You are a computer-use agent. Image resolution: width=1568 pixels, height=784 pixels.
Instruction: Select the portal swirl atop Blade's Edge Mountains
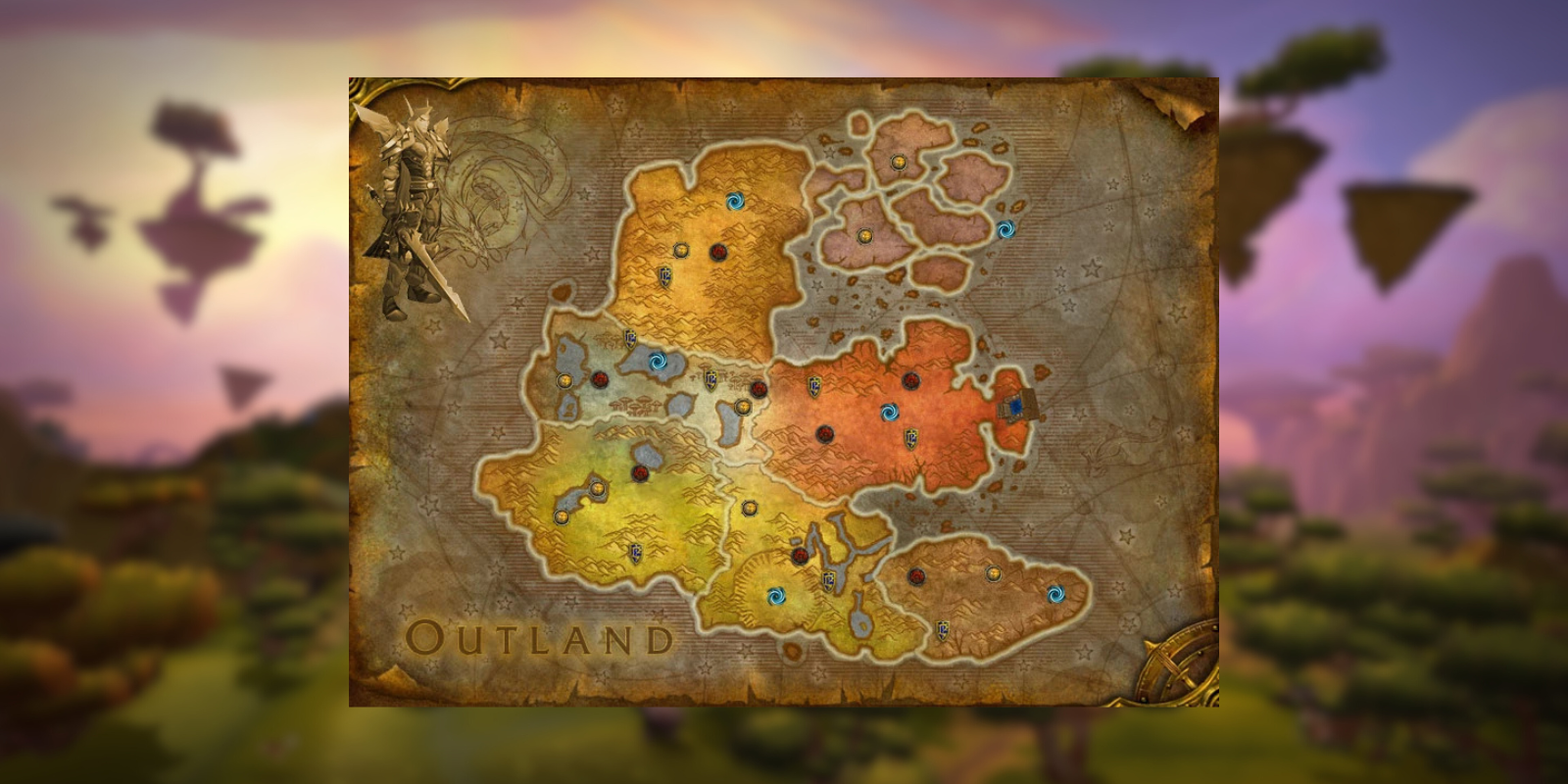736,202
